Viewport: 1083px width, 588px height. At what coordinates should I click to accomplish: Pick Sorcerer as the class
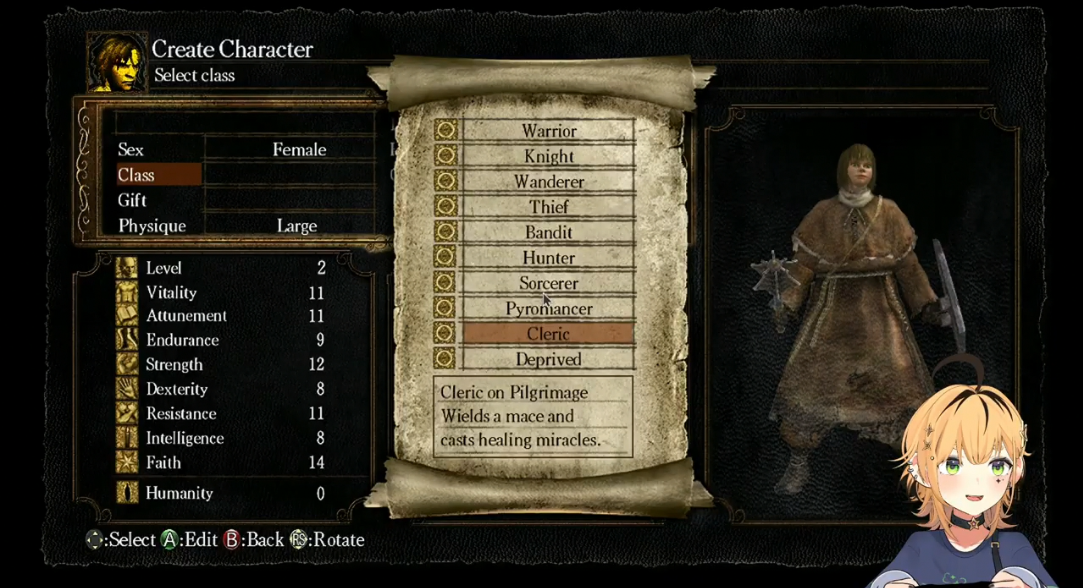pyautogui.click(x=548, y=283)
